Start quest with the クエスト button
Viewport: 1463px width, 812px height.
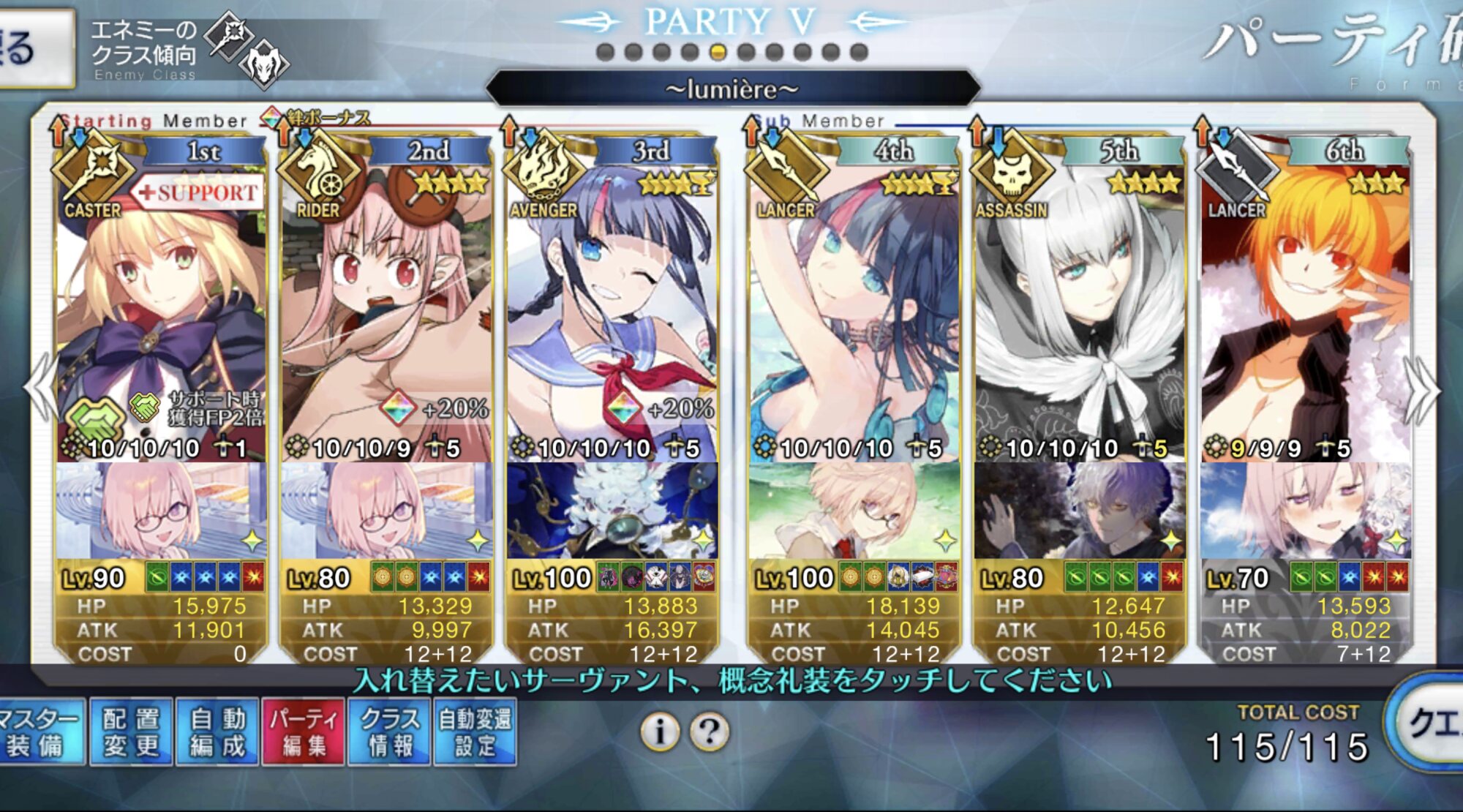(1430, 724)
